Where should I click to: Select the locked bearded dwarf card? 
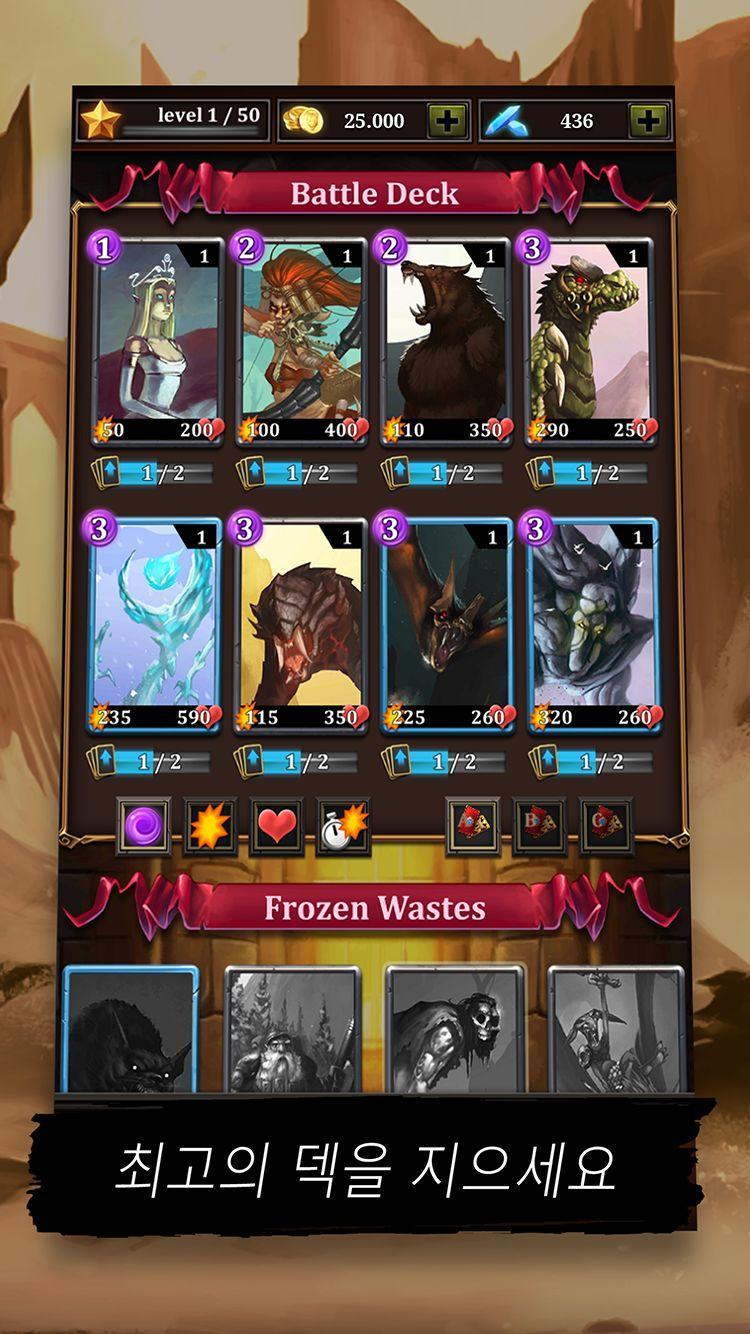click(291, 1030)
